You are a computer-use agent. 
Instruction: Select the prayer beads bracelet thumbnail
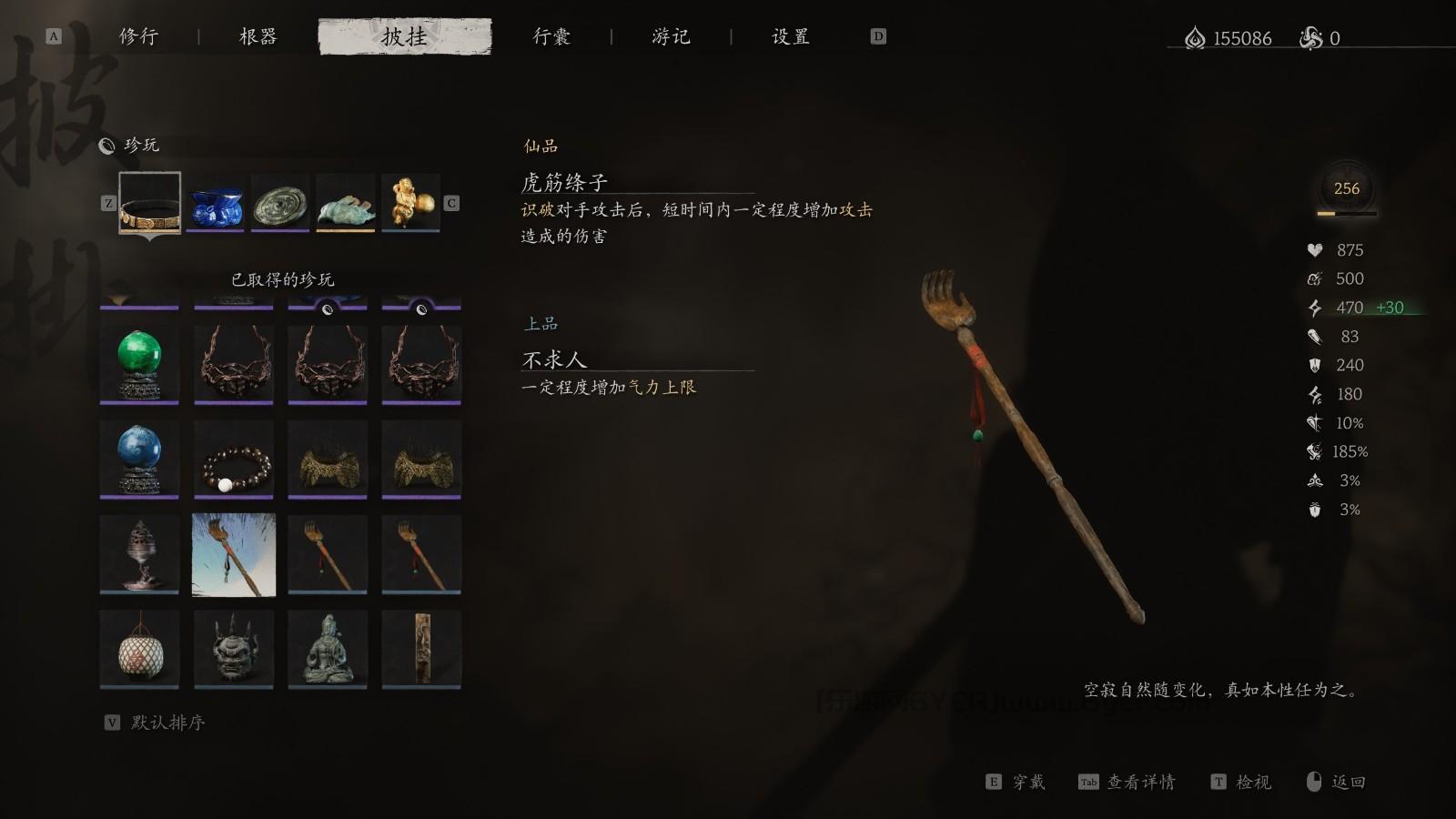point(233,460)
